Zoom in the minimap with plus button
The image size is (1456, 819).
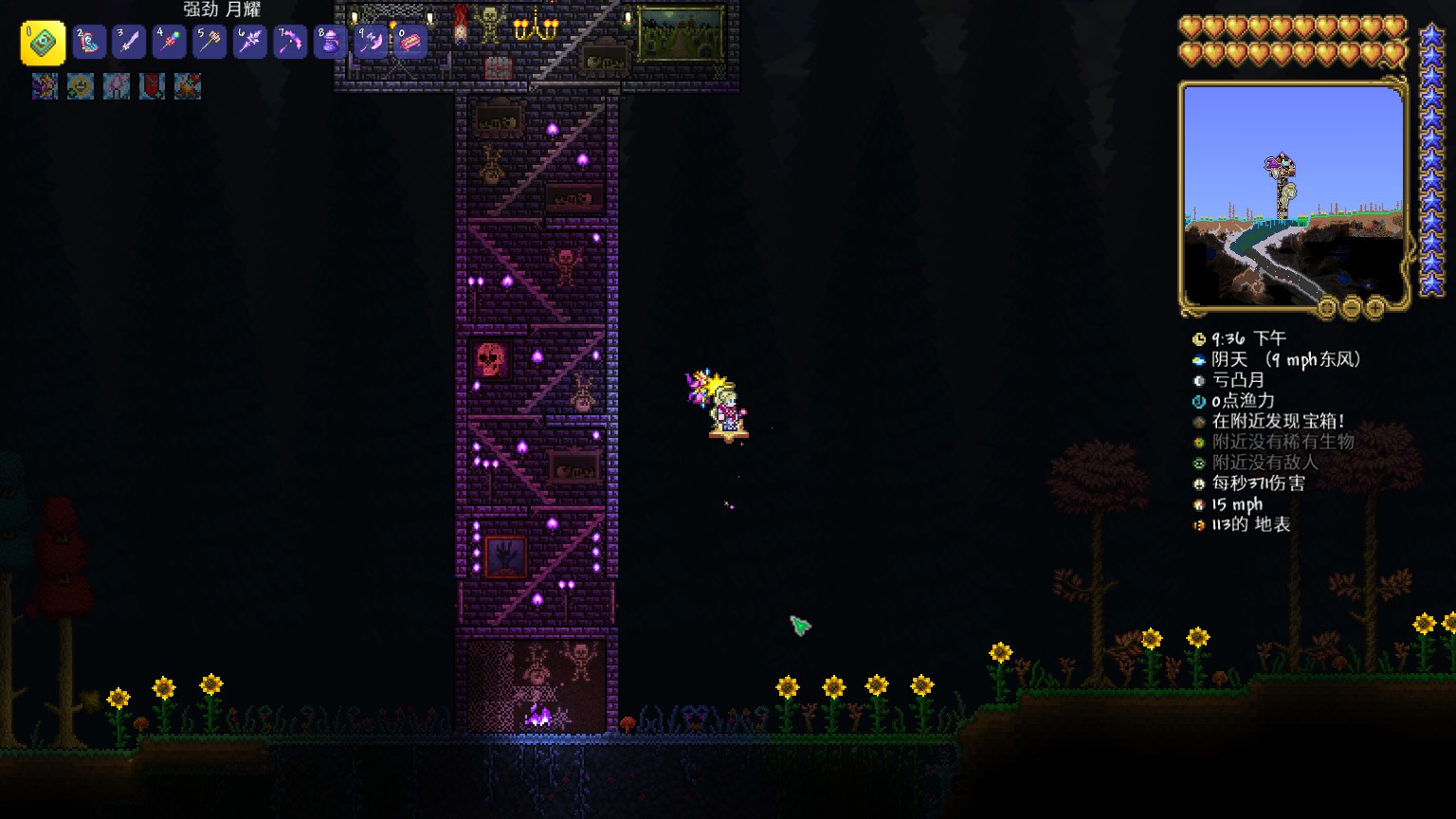1374,307
